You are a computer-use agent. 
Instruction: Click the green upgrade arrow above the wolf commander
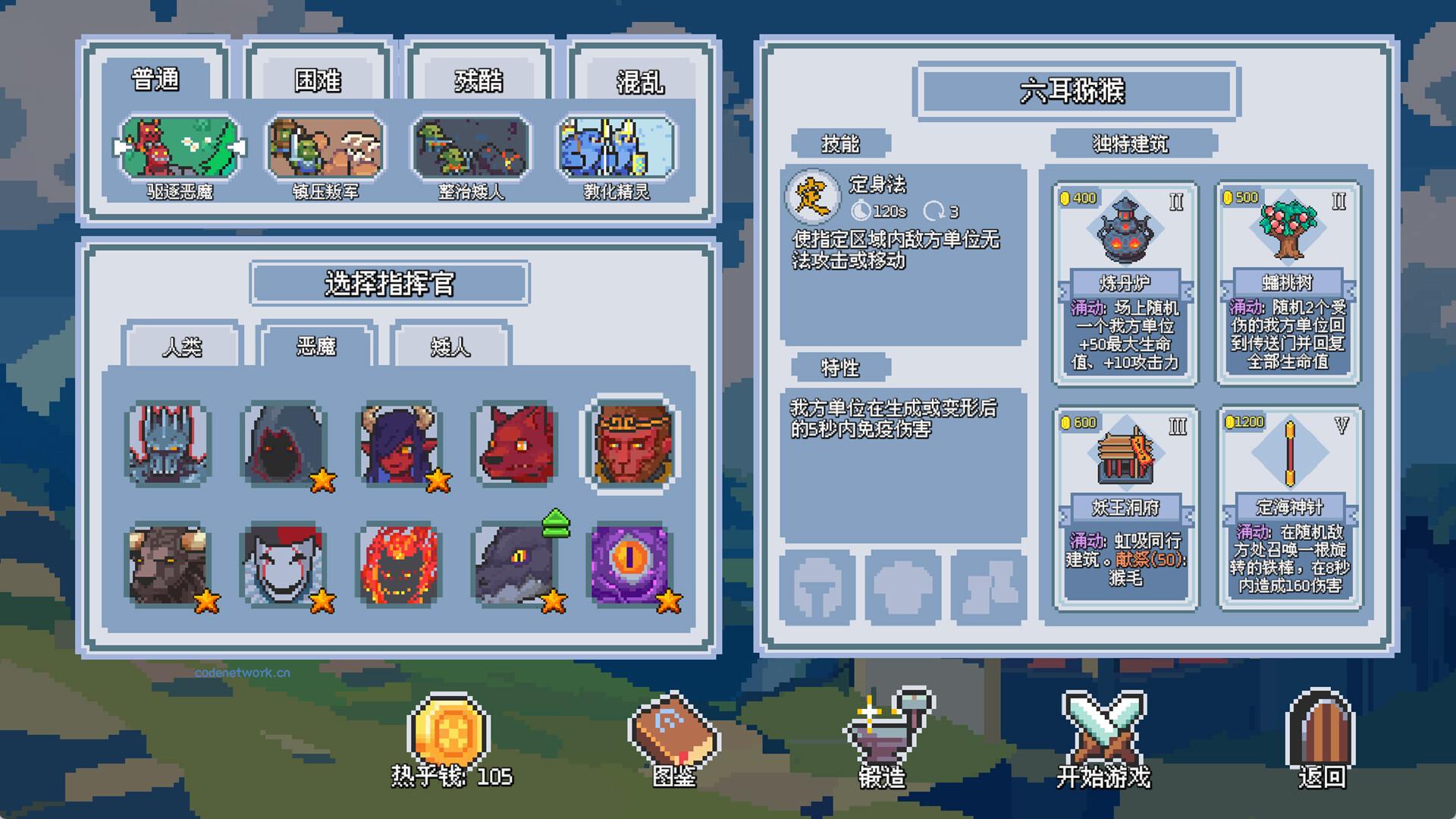coord(556,522)
